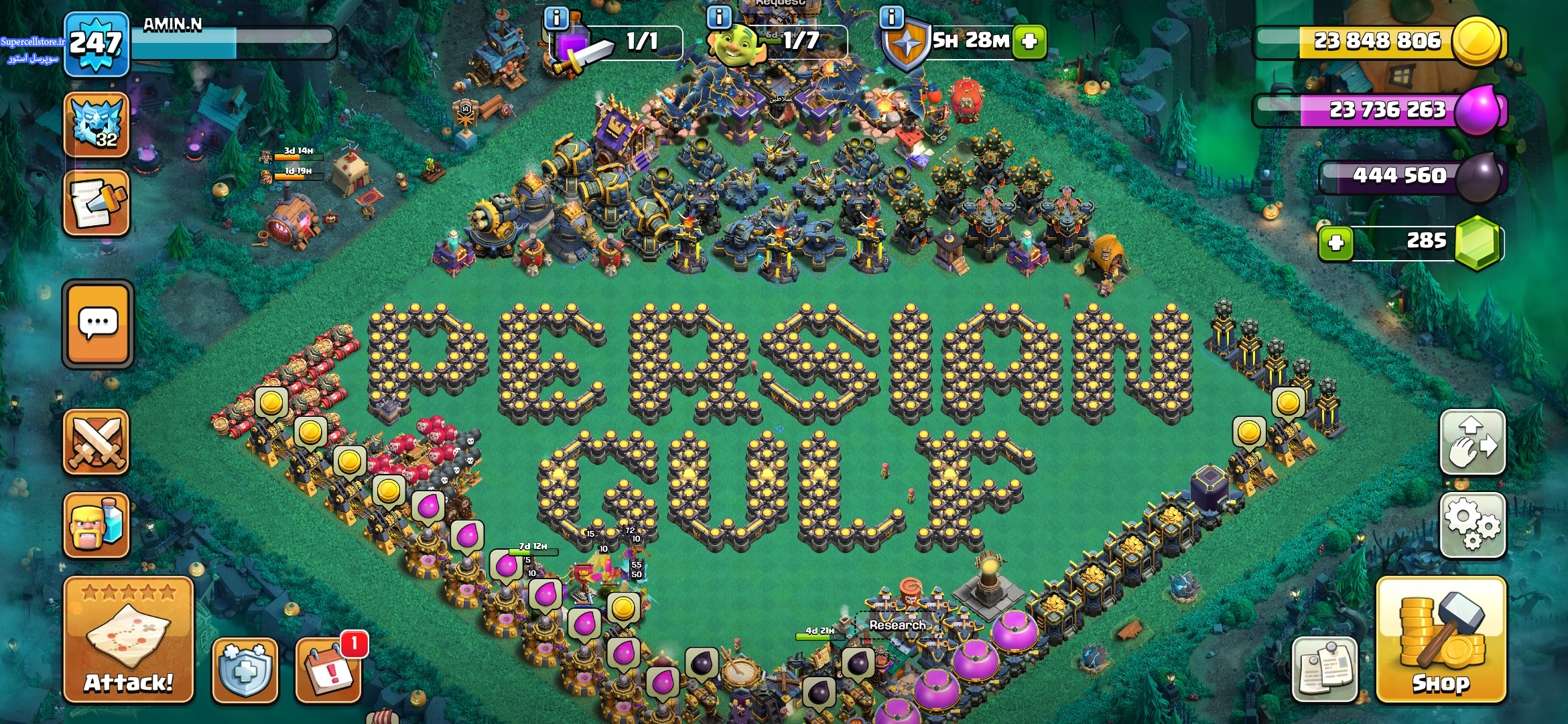Open the calendar events button with notification
Viewport: 1568px width, 724px height.
tap(330, 669)
